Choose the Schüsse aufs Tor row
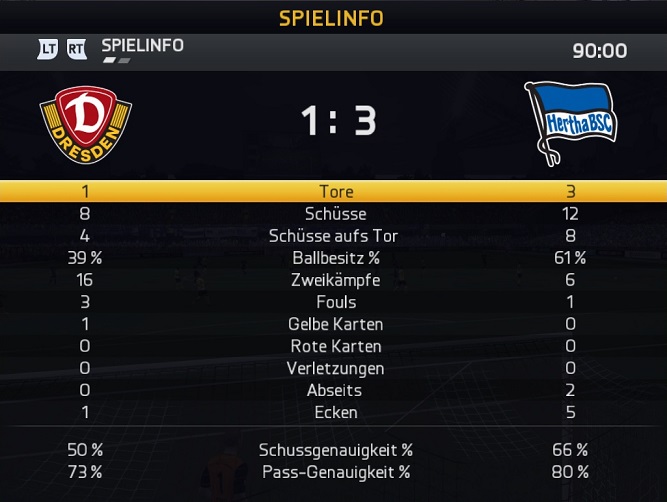667x502 pixels. [x=335, y=236]
